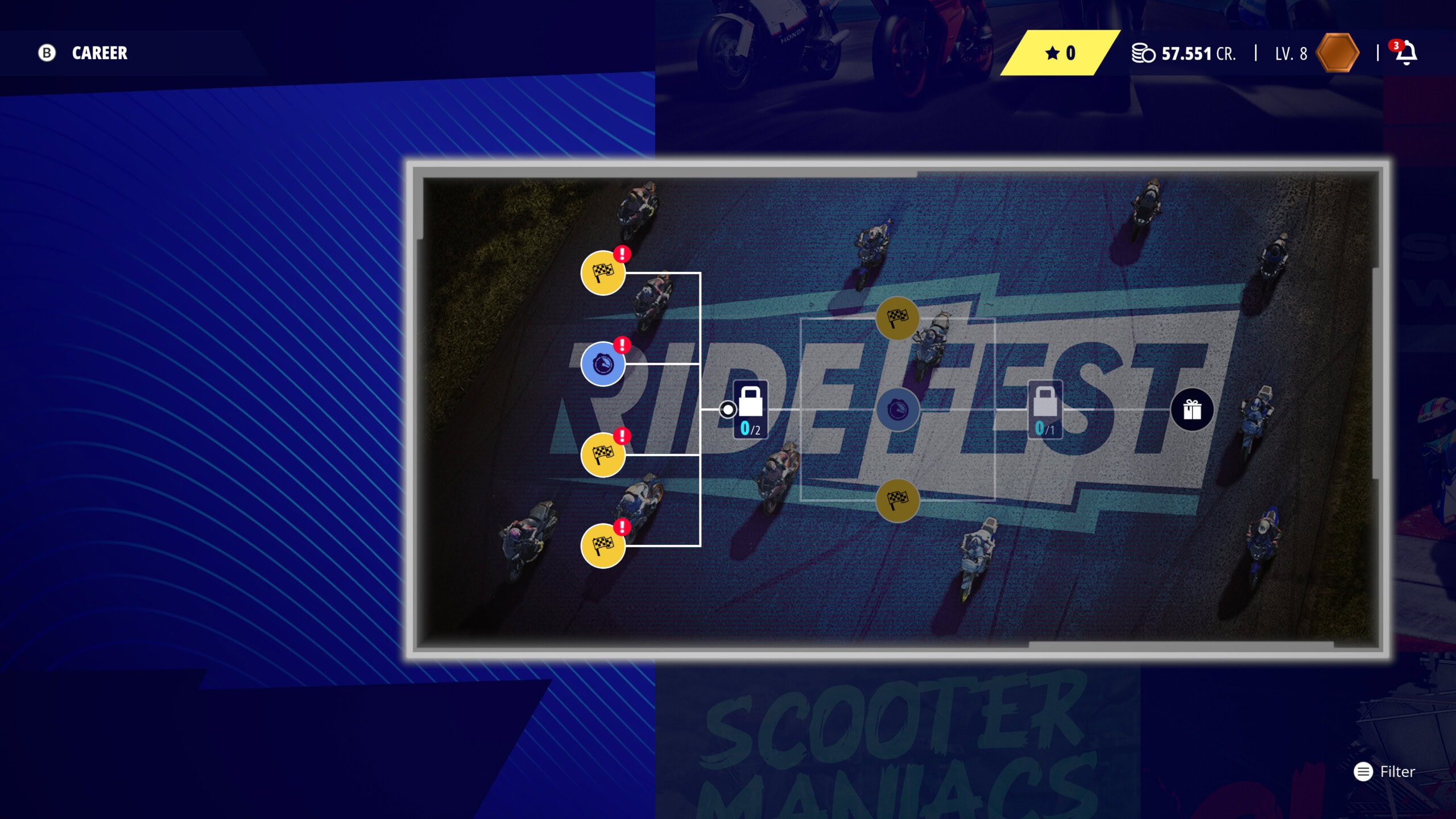This screenshot has height=819, width=1456.
Task: Select the gift box reward node
Action: (1192, 409)
